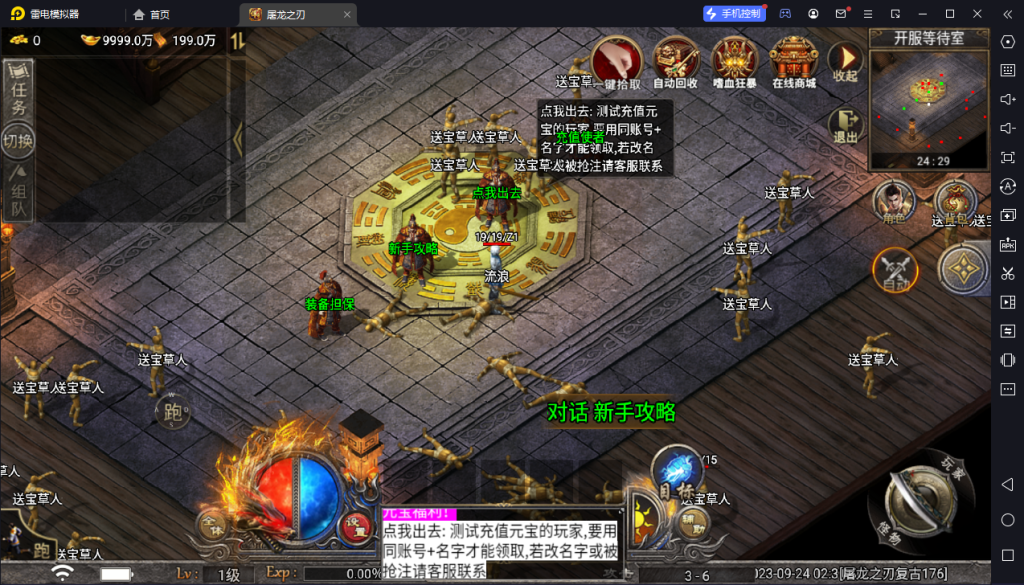Collapse the top icons with 收起
Viewport: 1024px width, 585px height.
pyautogui.click(x=845, y=63)
